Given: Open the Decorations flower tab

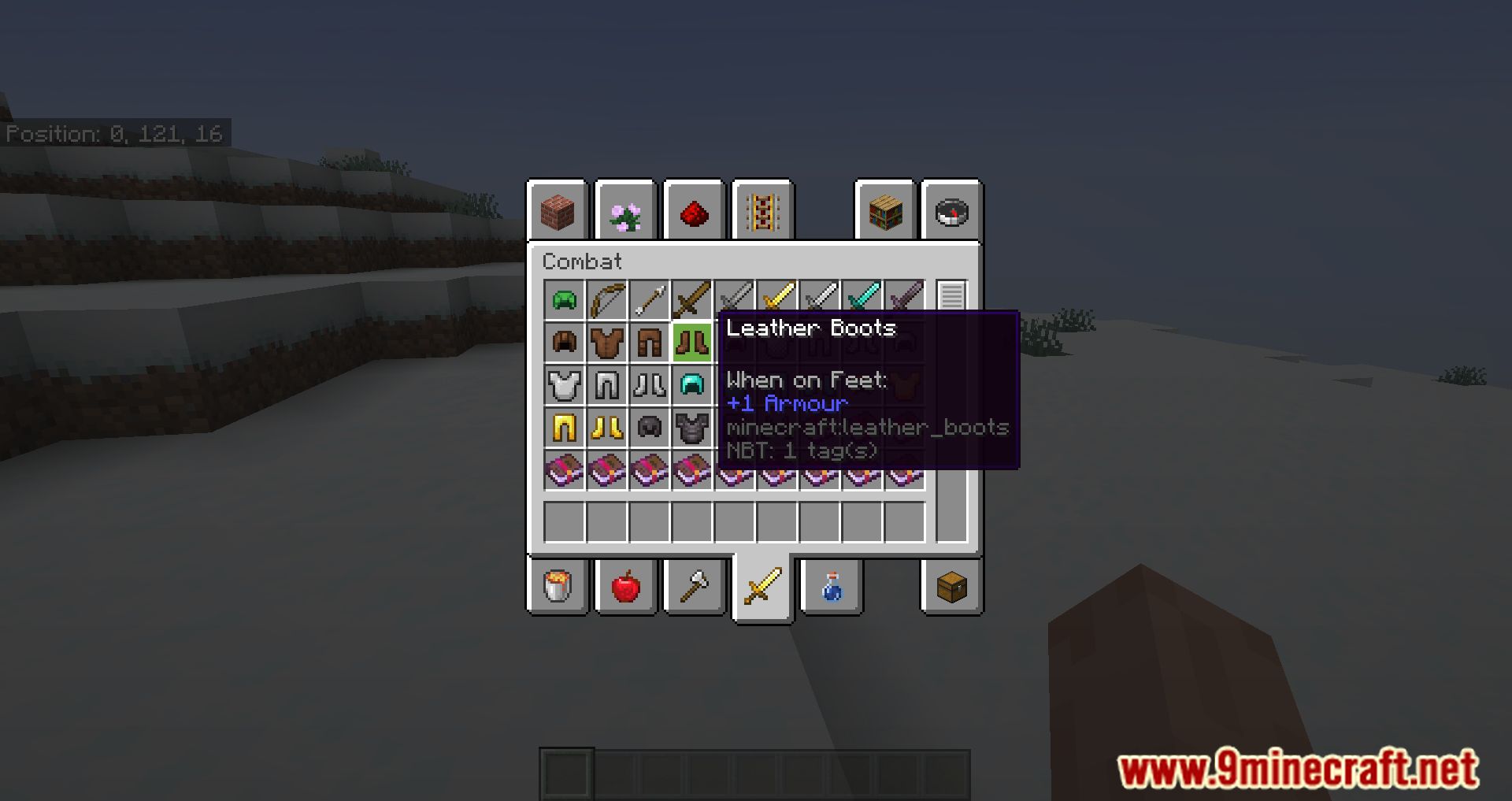Looking at the screenshot, I should coord(625,211).
